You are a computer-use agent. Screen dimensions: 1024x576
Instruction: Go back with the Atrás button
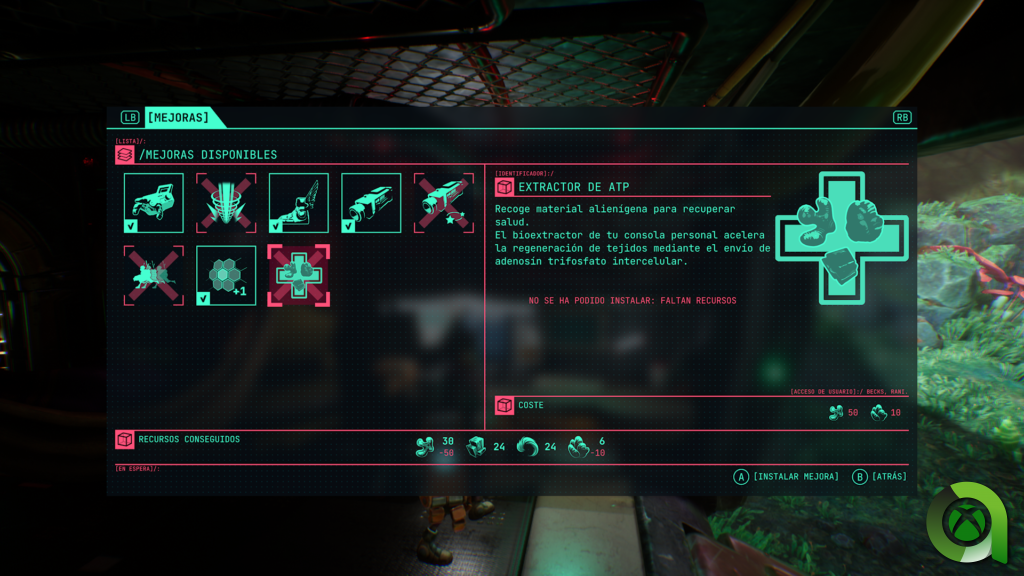point(880,477)
